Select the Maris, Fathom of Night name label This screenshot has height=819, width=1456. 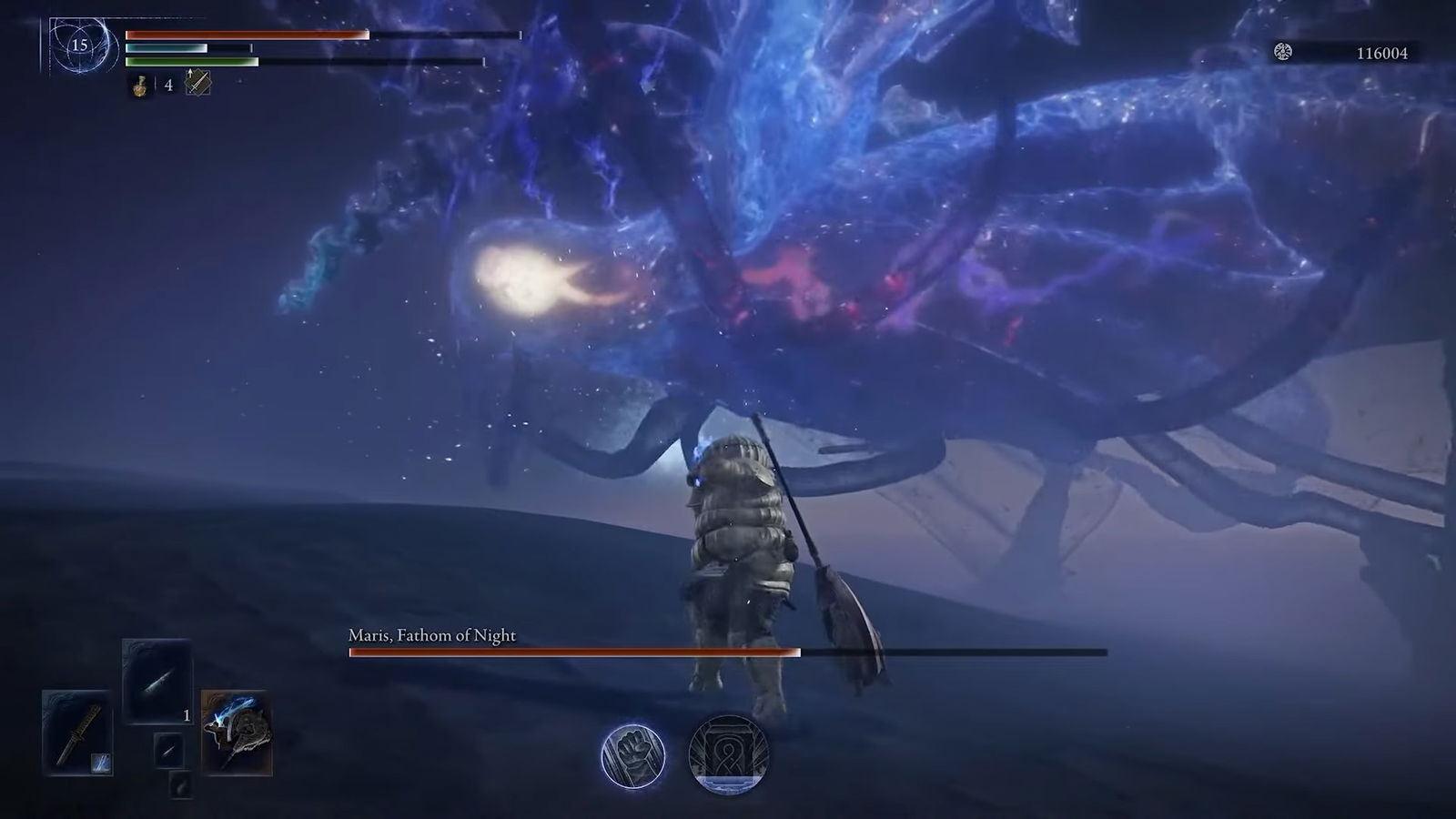(430, 636)
